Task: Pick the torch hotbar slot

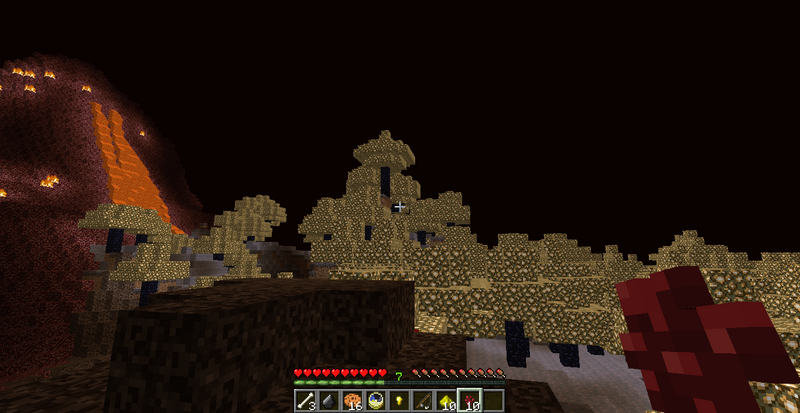Action: (398, 401)
